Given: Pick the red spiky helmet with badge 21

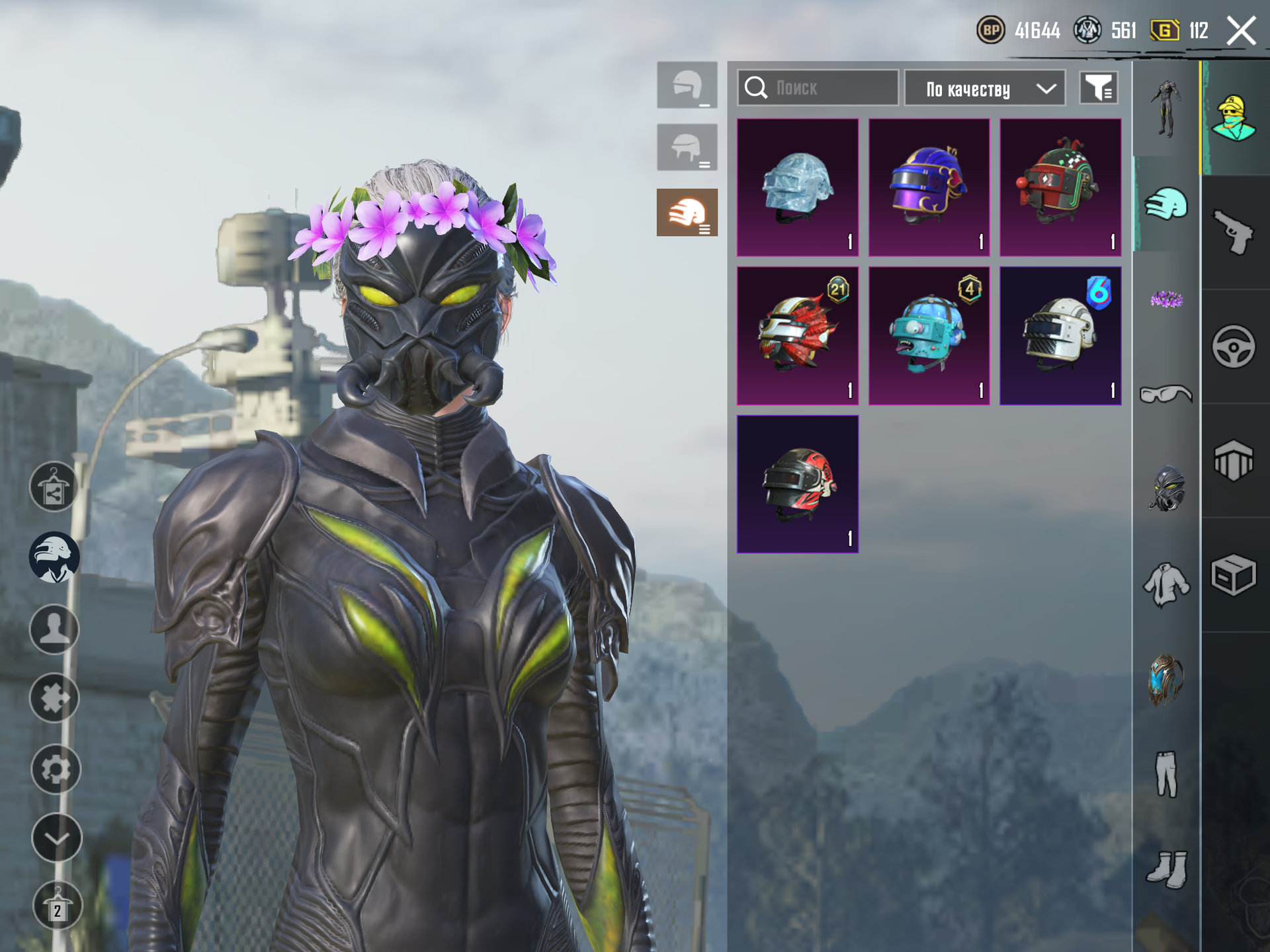Looking at the screenshot, I should coord(798,336).
